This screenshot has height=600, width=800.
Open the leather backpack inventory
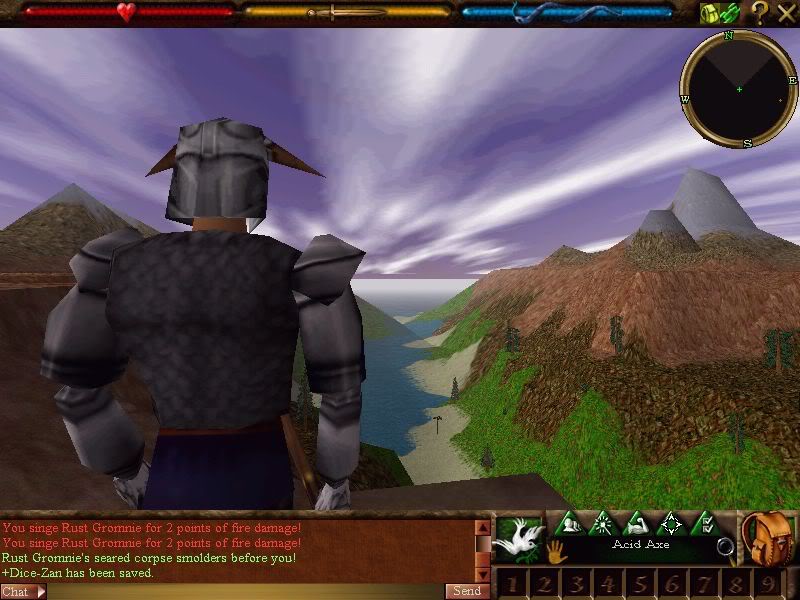[768, 538]
